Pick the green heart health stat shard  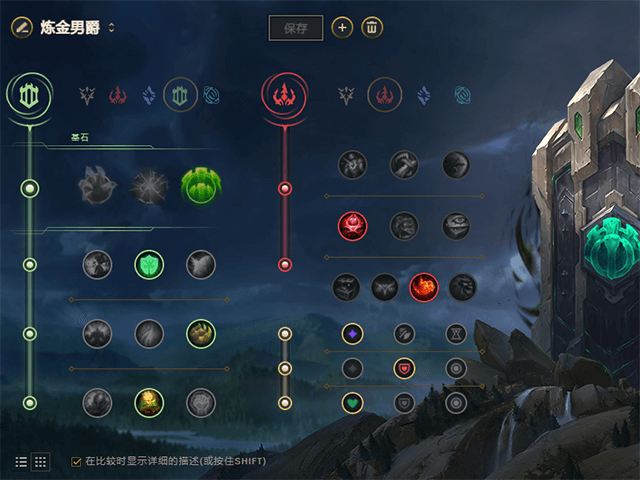pos(351,403)
